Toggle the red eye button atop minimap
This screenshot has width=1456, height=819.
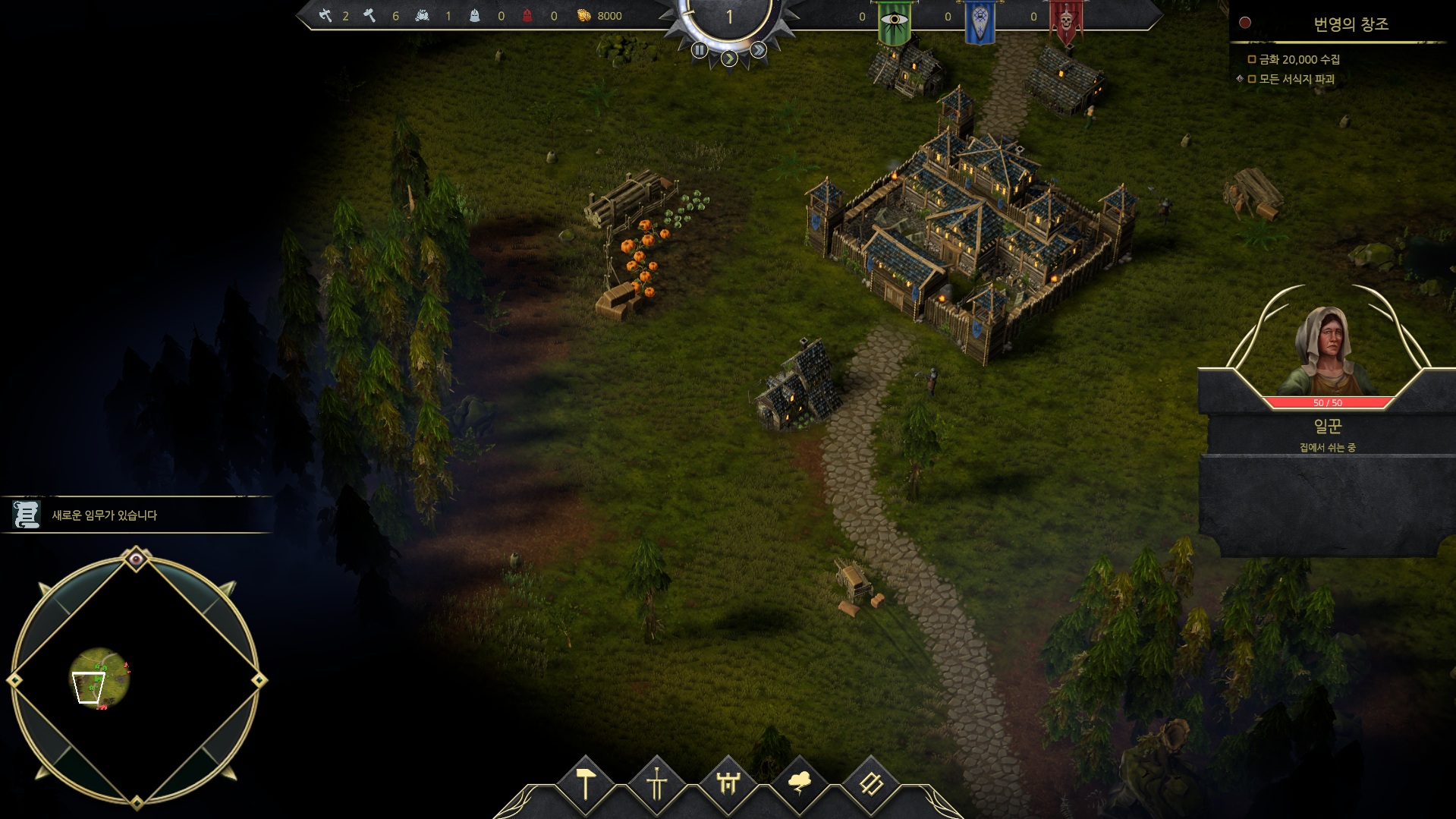137,560
